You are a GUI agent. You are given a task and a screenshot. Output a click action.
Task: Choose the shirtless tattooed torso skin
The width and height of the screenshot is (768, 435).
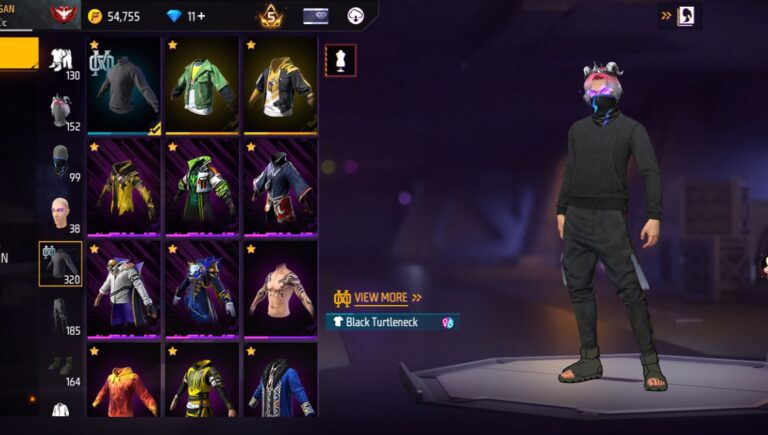click(279, 288)
